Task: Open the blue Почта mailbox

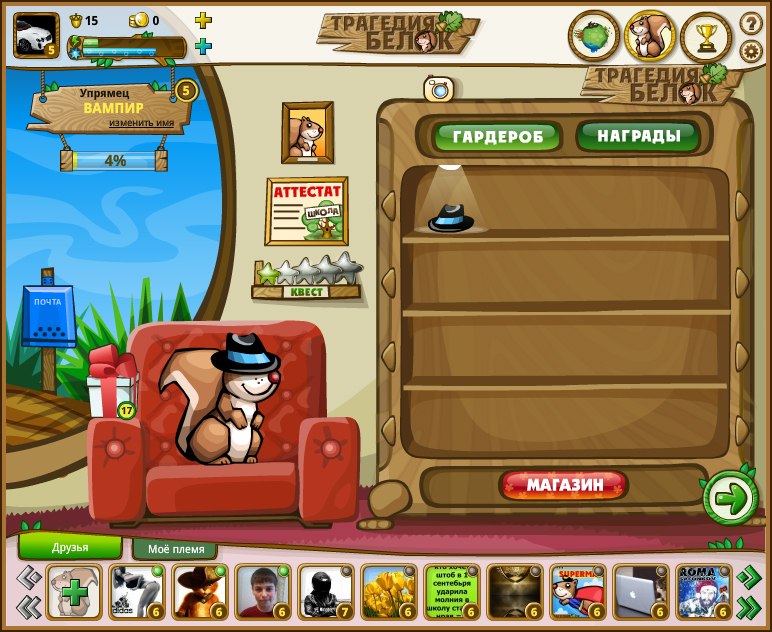Action: point(48,315)
